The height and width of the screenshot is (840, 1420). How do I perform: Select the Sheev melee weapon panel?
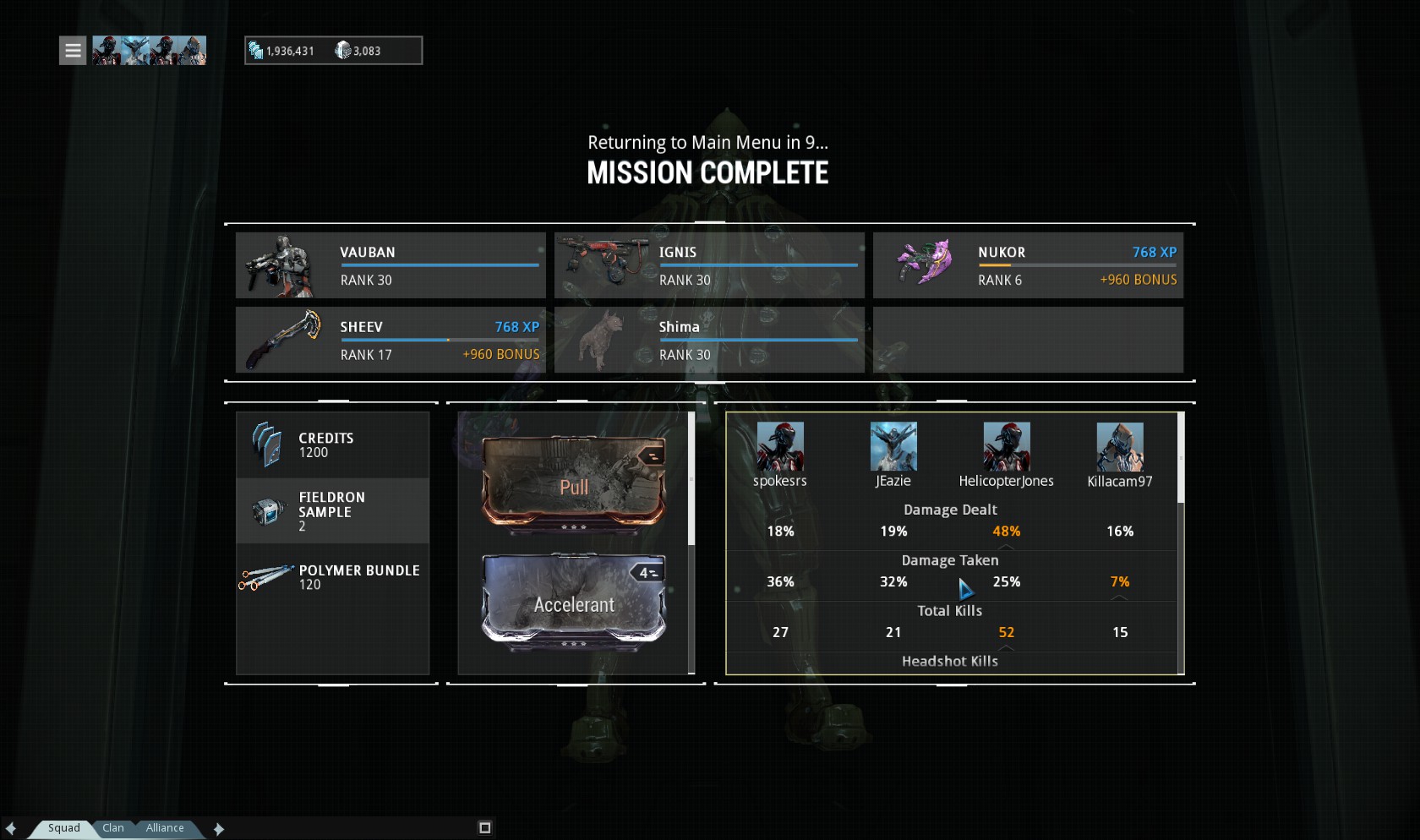click(x=390, y=340)
